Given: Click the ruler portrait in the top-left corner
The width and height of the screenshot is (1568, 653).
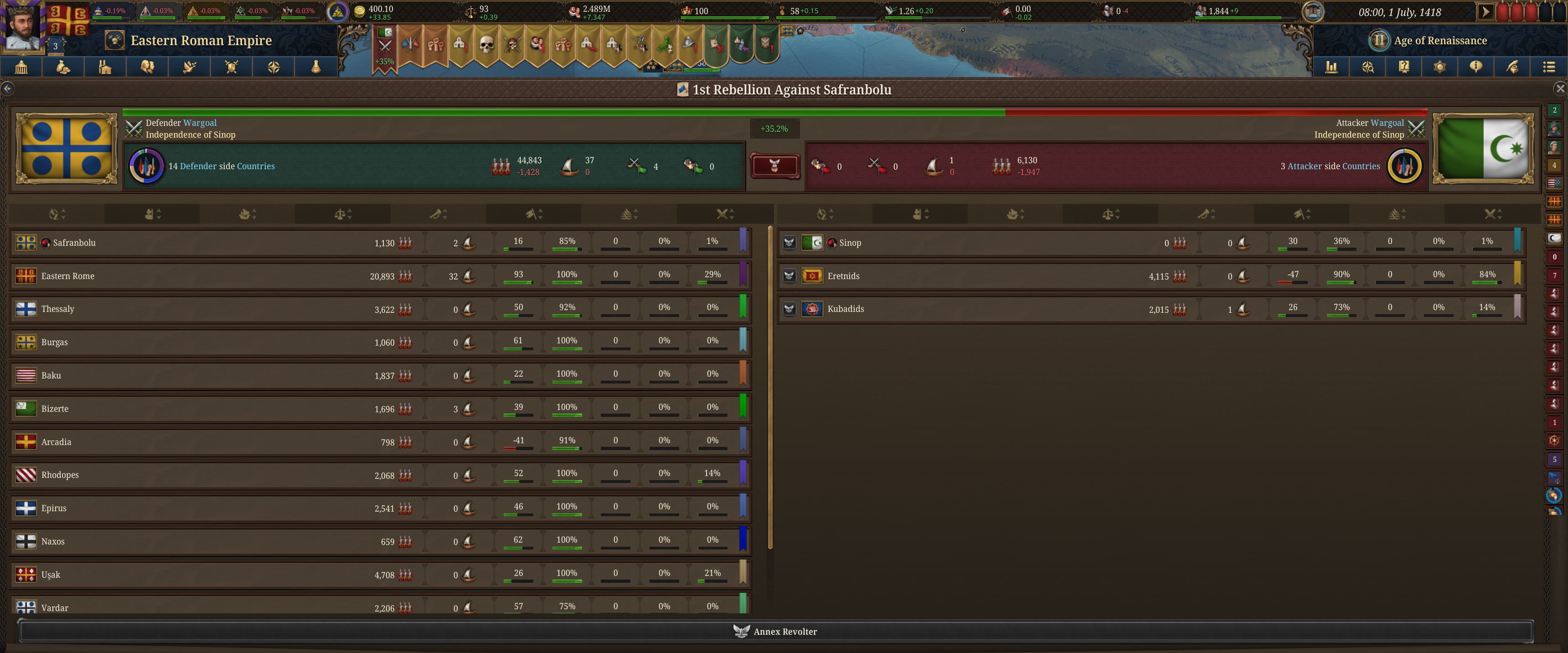Looking at the screenshot, I should point(23,27).
